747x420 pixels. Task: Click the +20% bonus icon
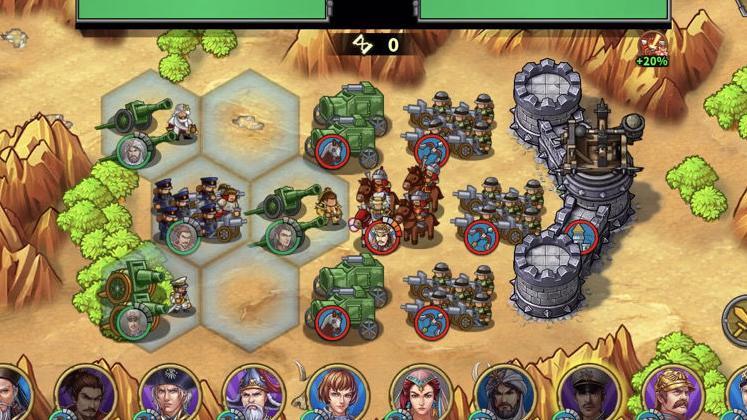pyautogui.click(x=652, y=47)
